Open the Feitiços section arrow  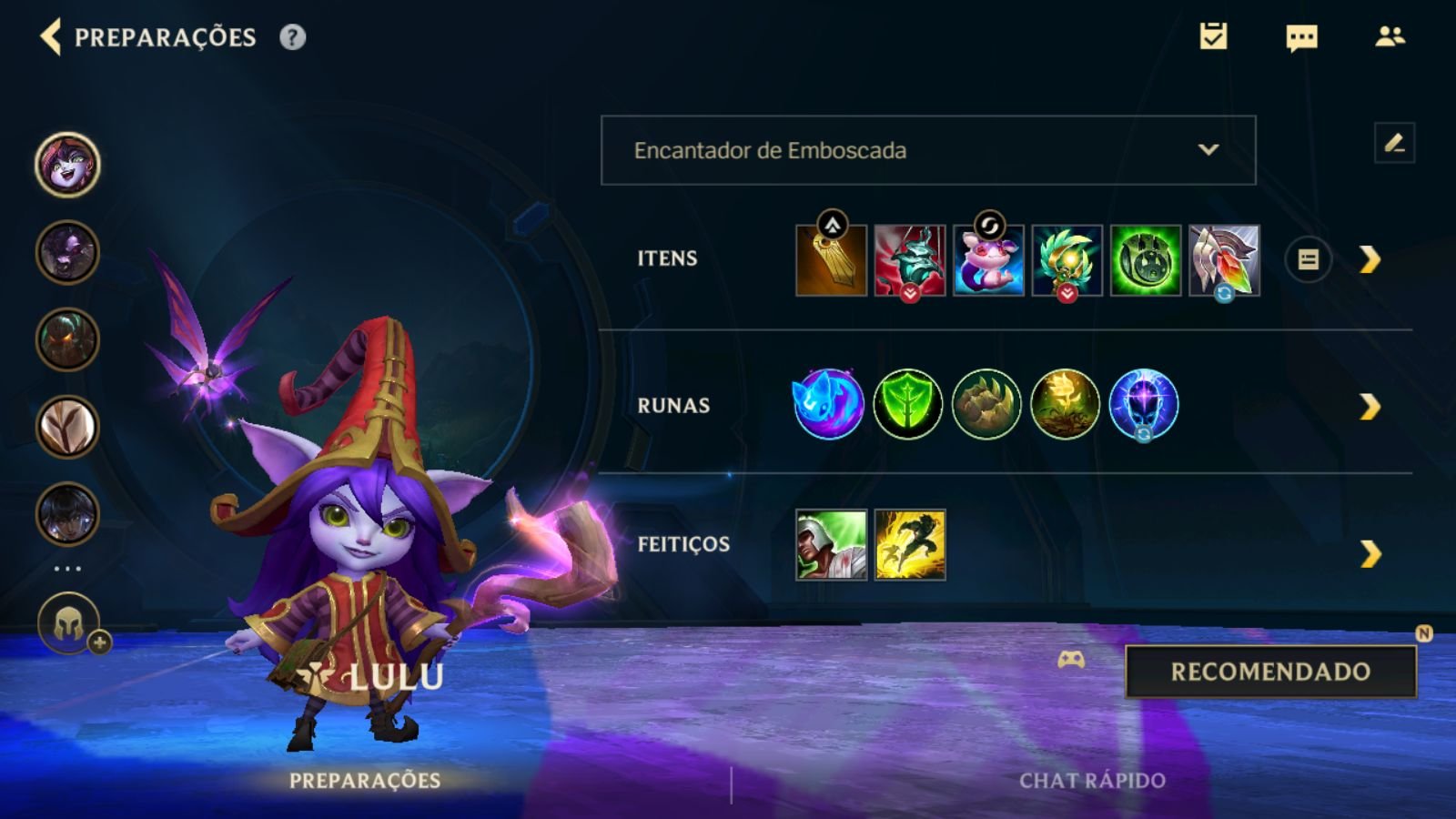1370,553
